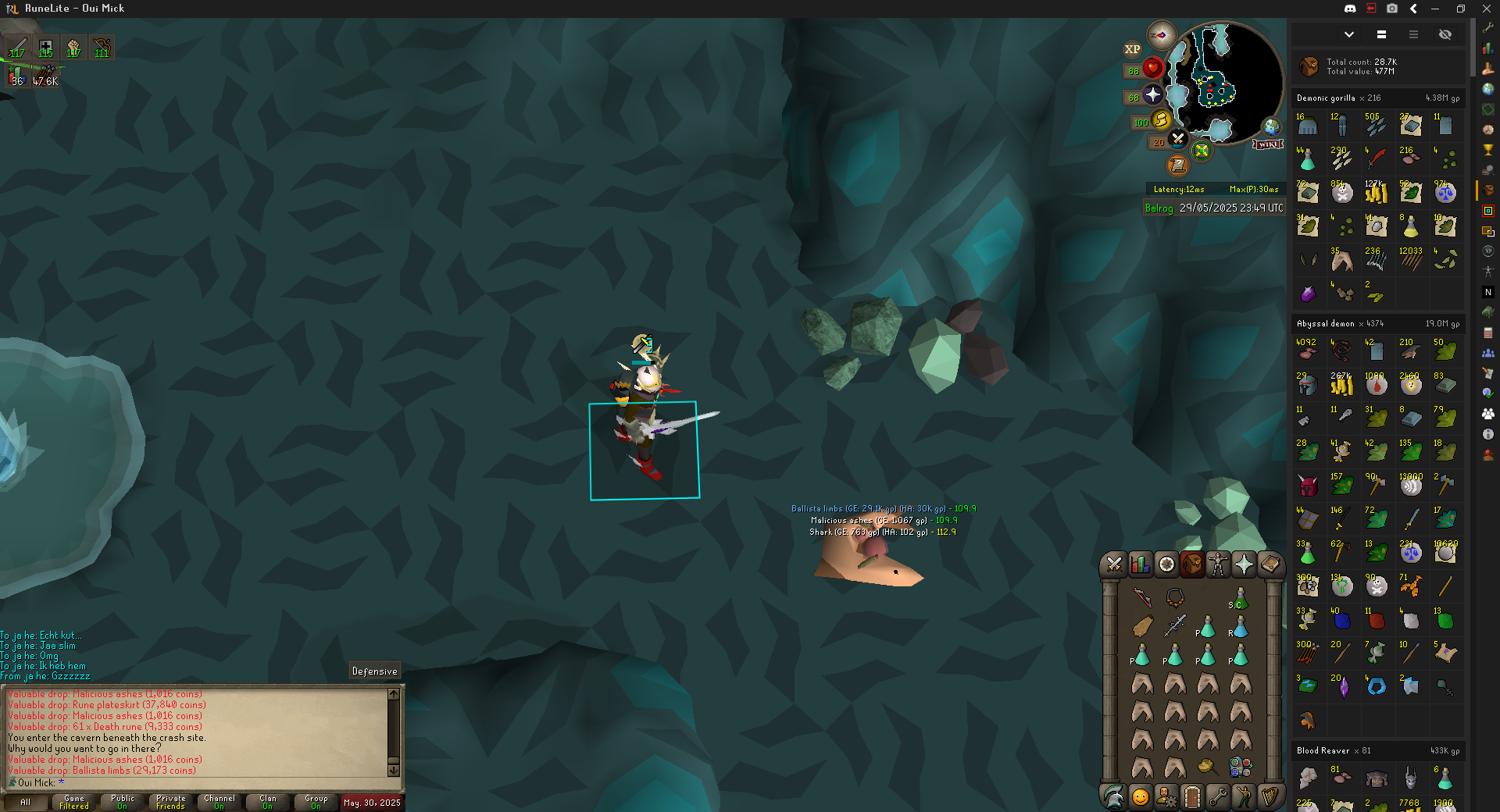This screenshot has width=1500, height=812.
Task: Open the Clan chat tab
Action: click(268, 802)
